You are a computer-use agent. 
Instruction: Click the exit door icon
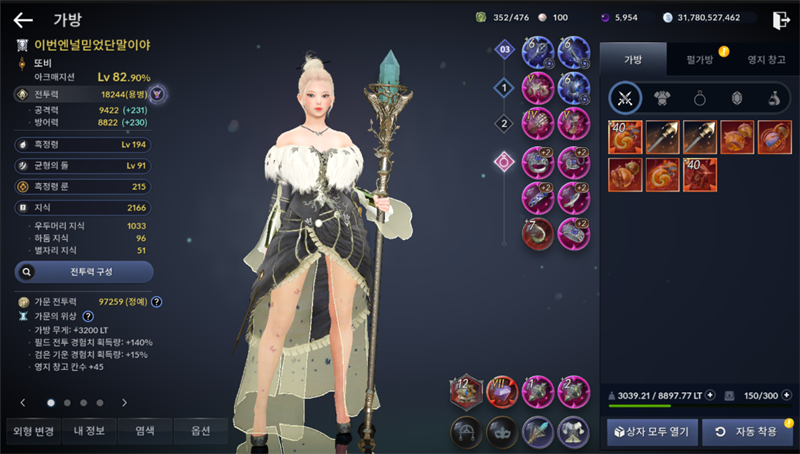point(780,19)
